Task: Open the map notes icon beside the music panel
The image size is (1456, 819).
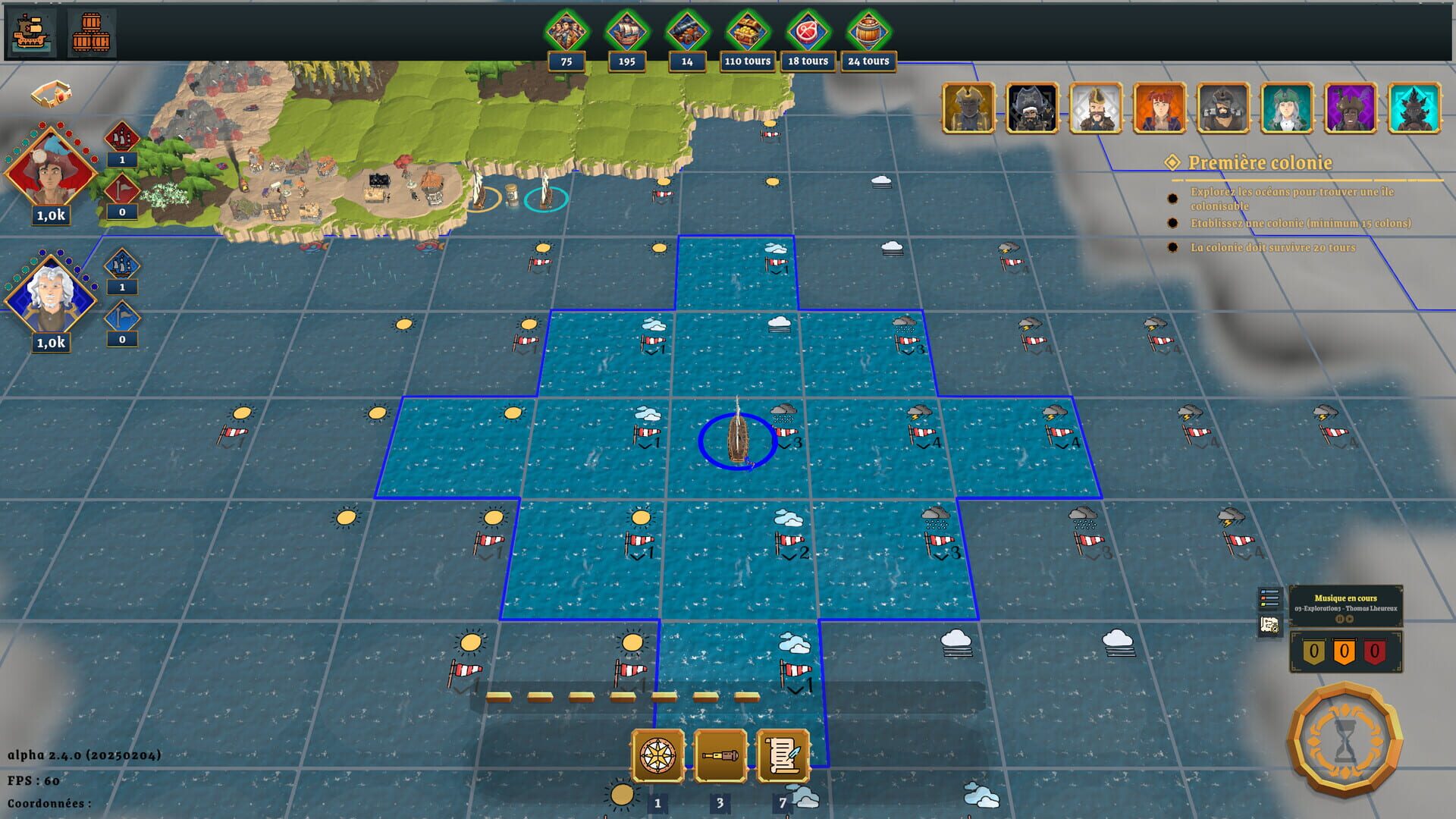Action: [x=1269, y=624]
